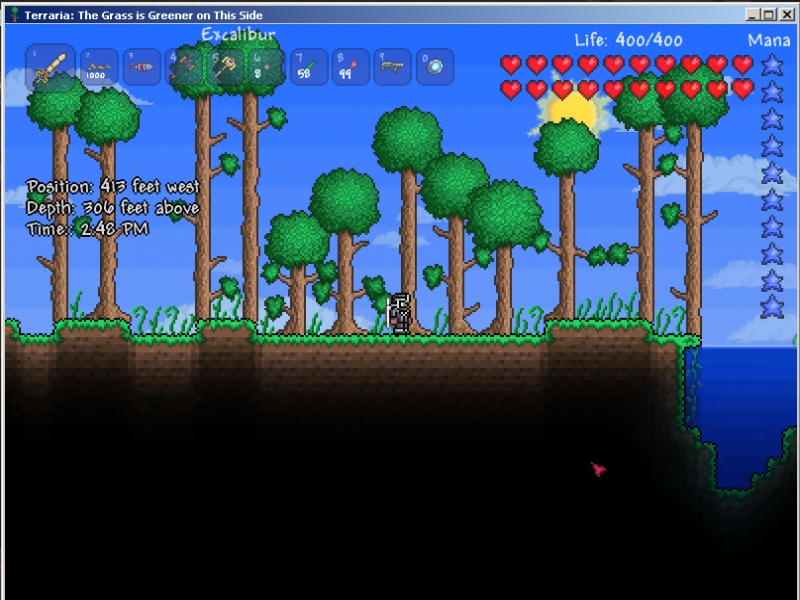Close the Terraria window
The height and width of the screenshot is (600, 800).
[786, 15]
